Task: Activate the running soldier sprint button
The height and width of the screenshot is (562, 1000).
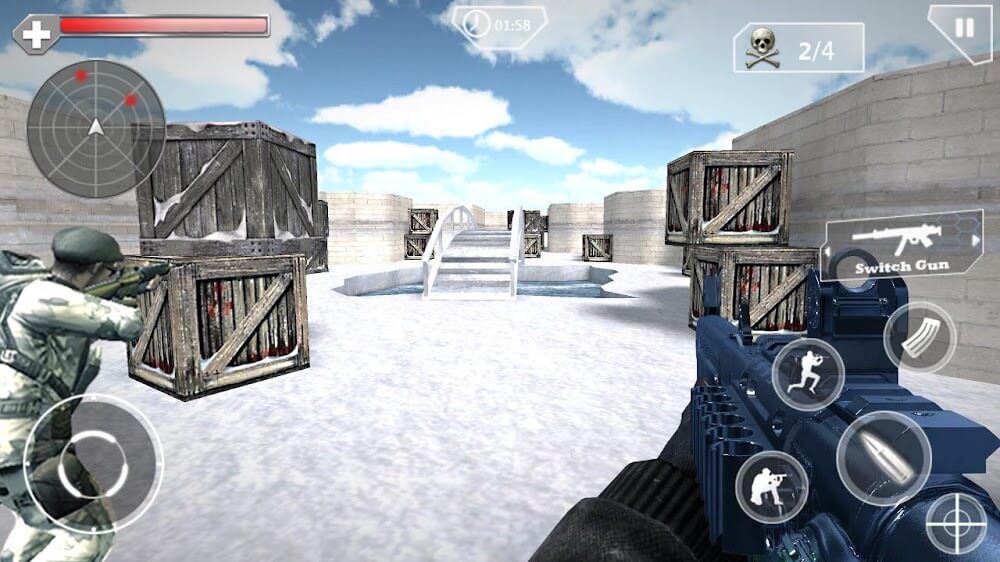Action: 808,374
